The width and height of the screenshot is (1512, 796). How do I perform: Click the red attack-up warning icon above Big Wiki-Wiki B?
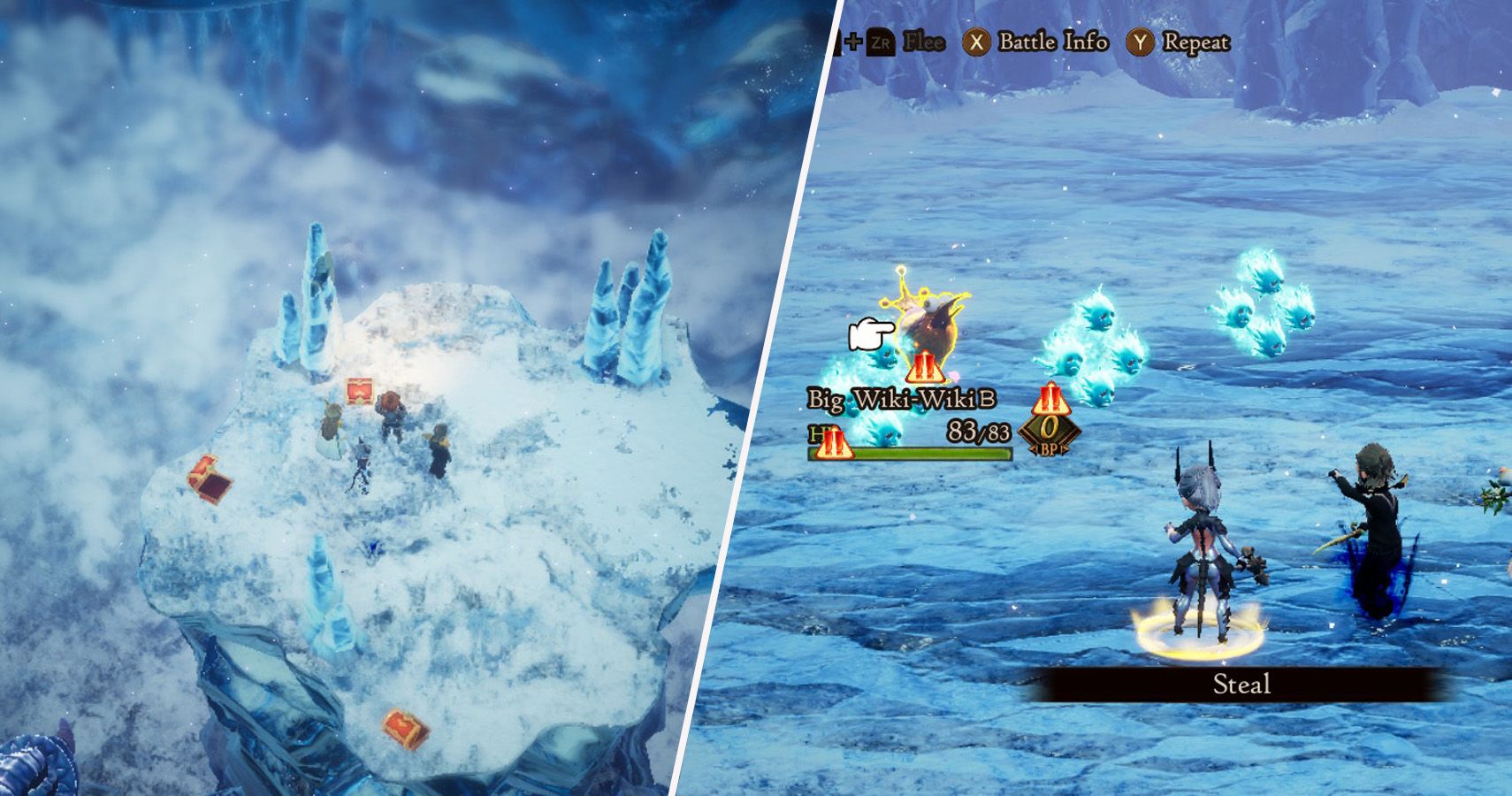point(925,368)
